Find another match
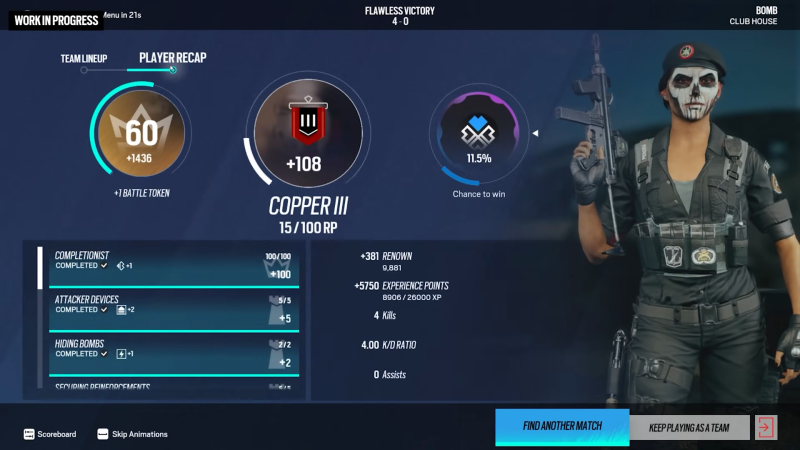 click(562, 427)
